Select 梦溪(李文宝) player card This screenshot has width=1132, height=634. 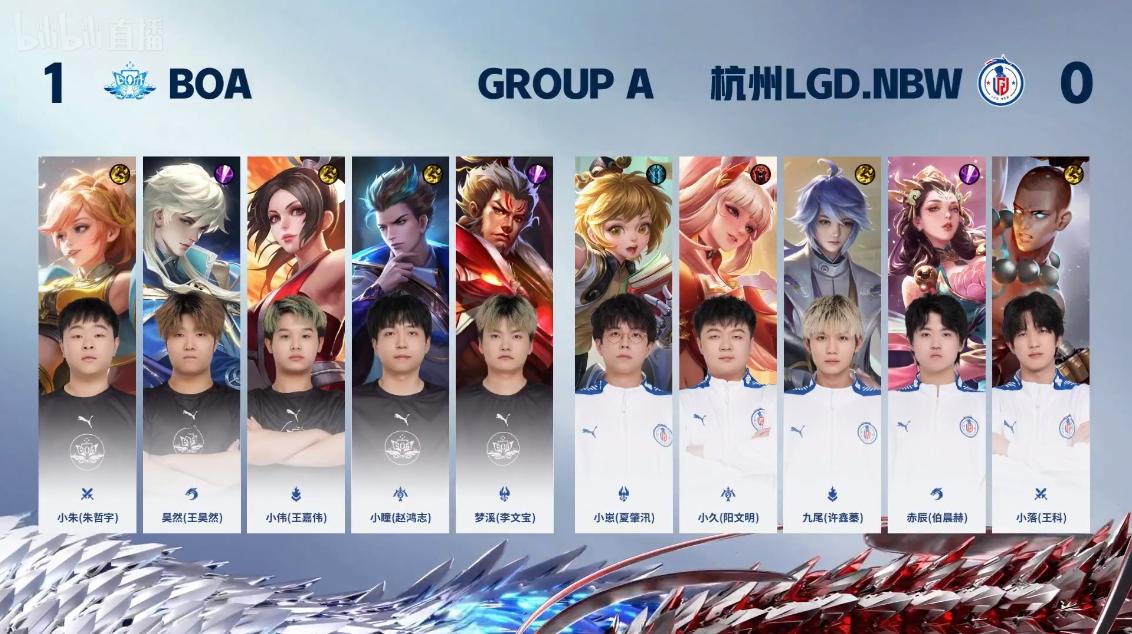pyautogui.click(x=504, y=344)
